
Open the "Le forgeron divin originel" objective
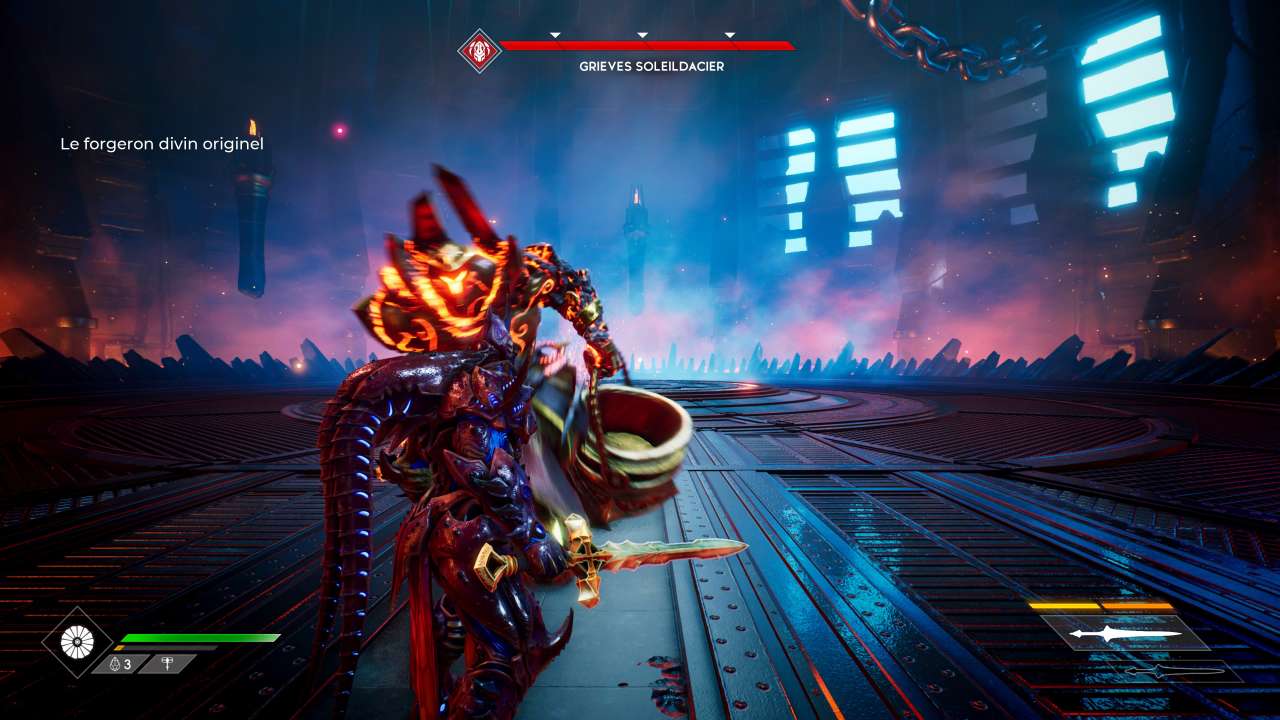point(161,144)
